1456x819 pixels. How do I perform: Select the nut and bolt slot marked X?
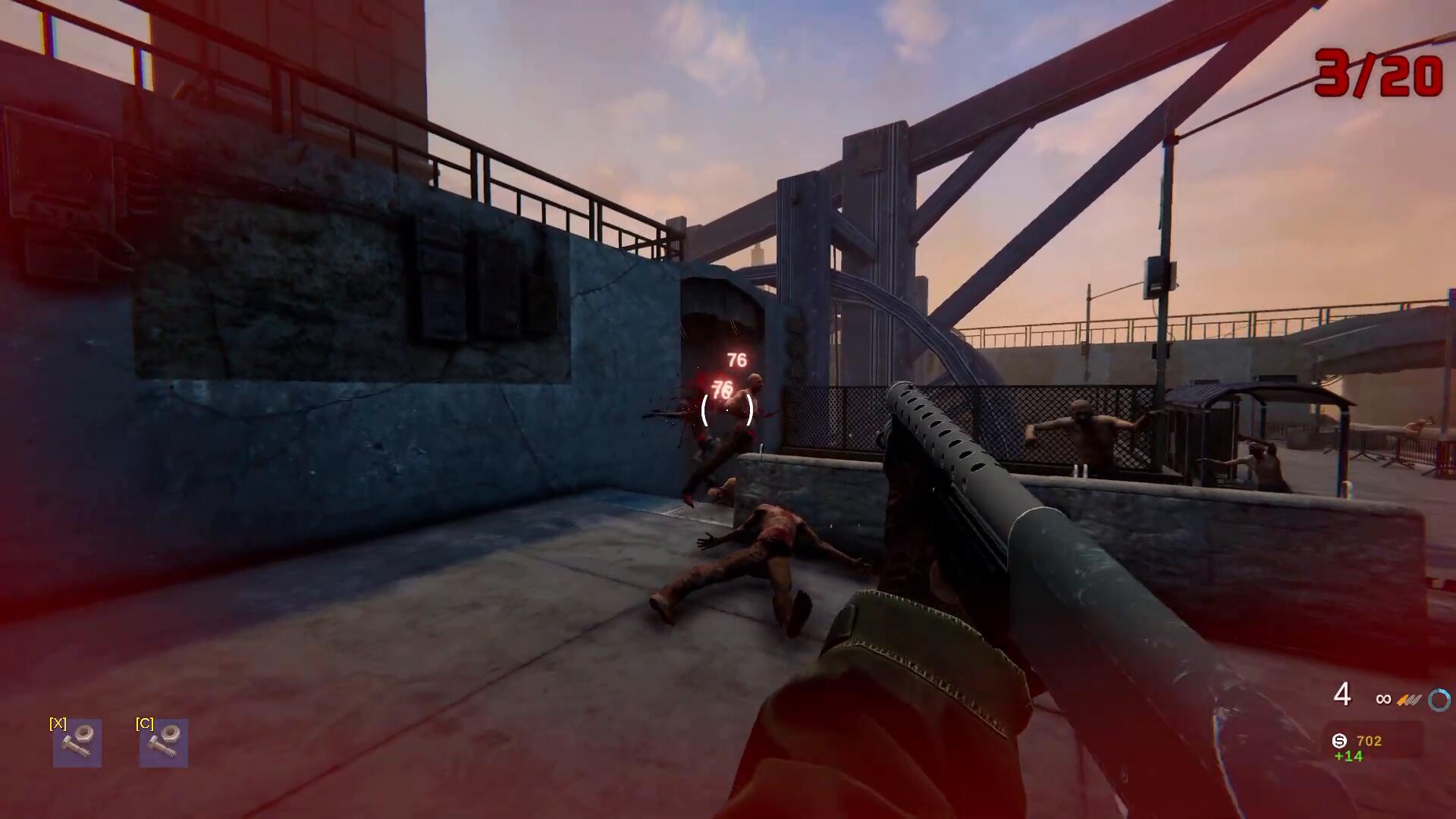tap(77, 742)
